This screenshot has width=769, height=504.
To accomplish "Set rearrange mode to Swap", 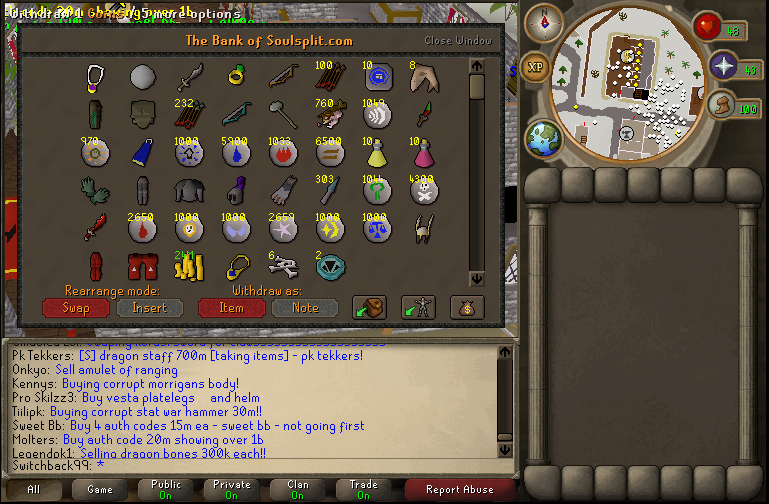I will [76, 308].
